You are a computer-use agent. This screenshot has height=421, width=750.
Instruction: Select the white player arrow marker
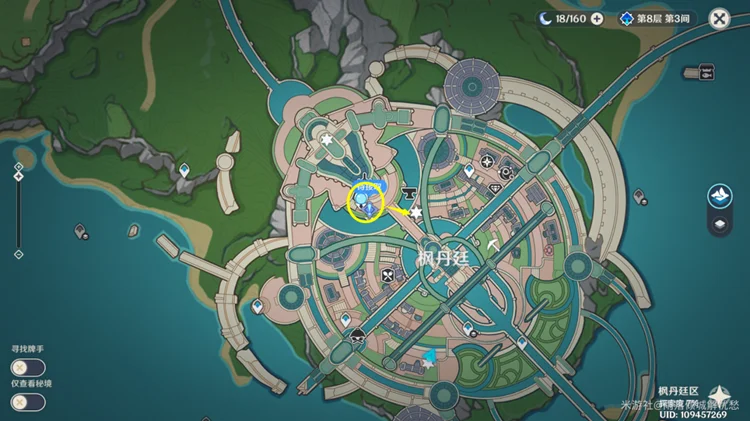tap(492, 243)
